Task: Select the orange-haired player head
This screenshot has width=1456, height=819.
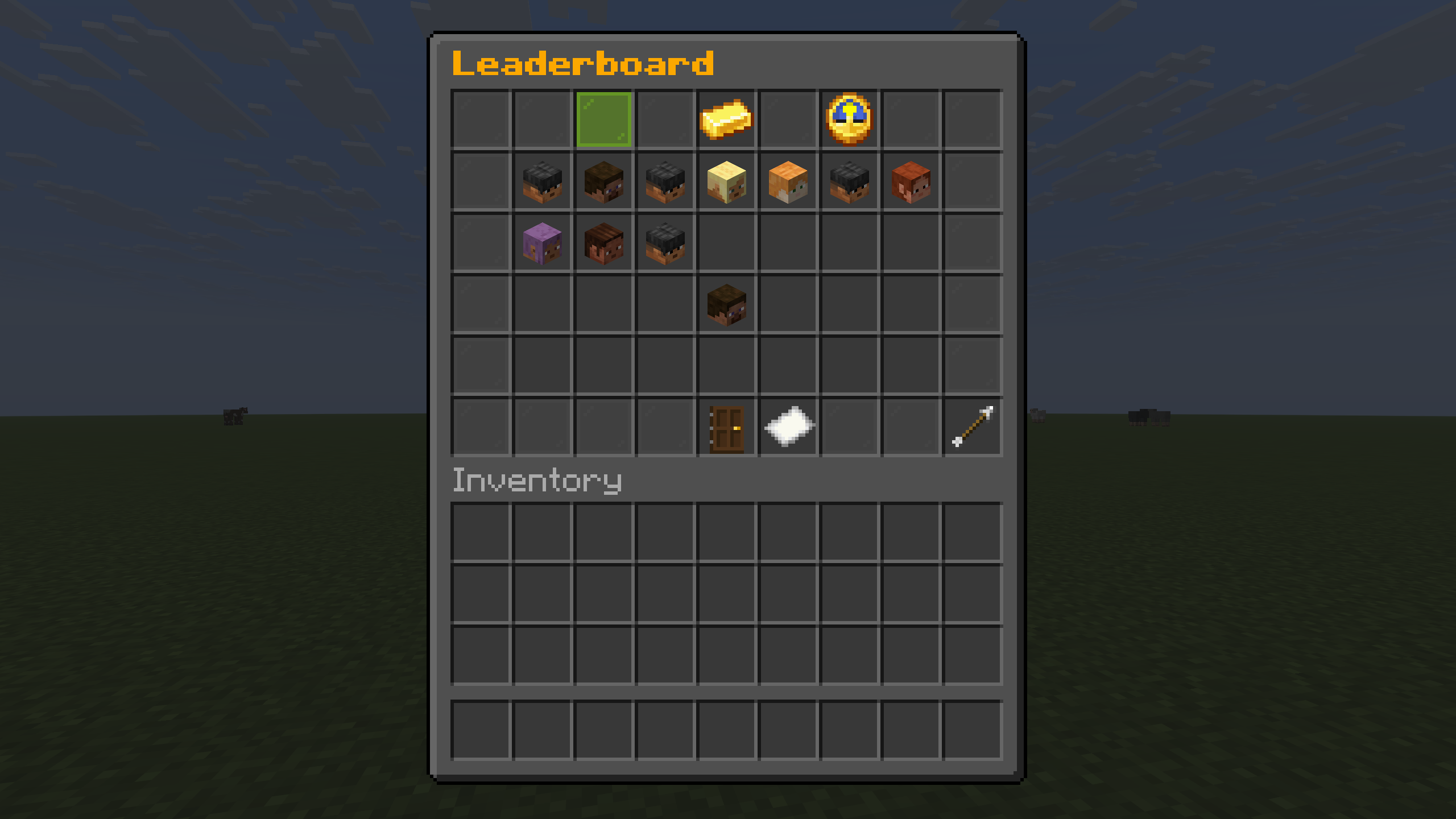Action: (x=788, y=182)
